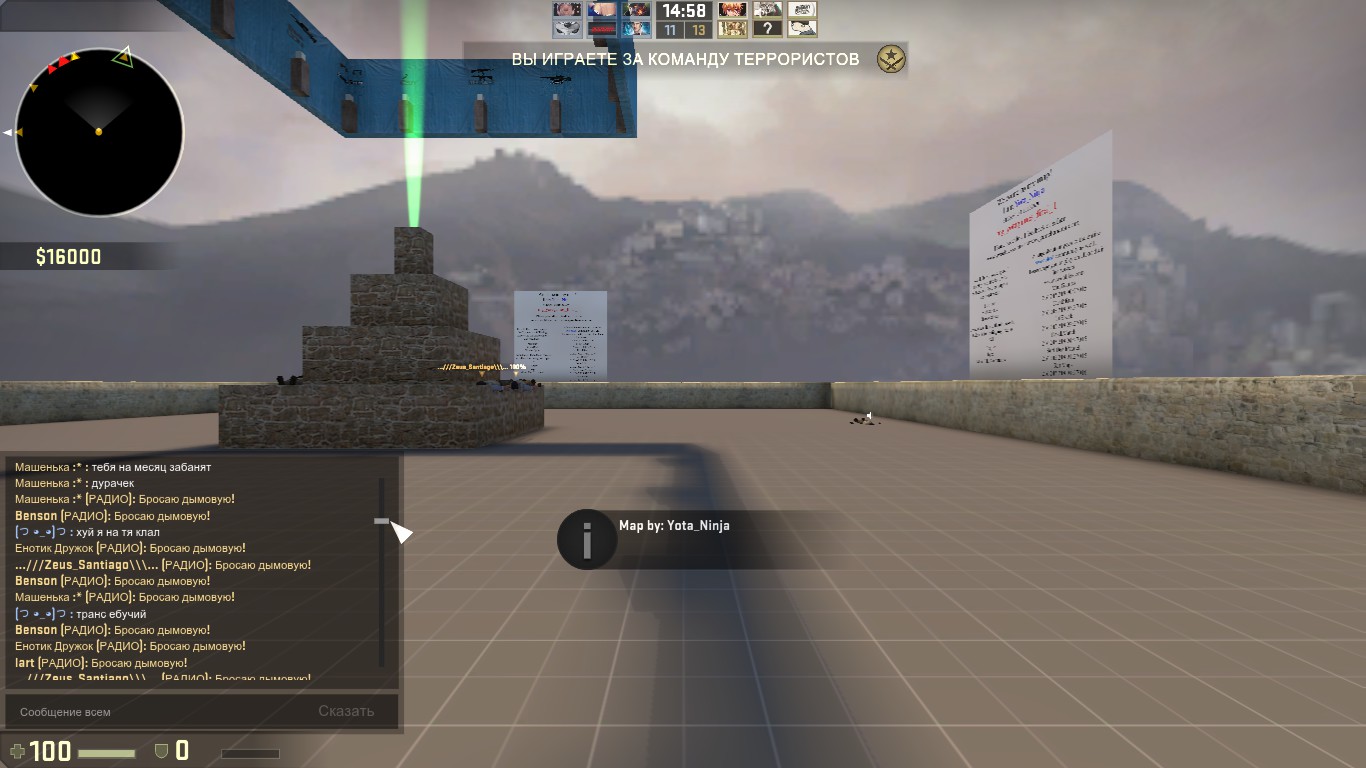Click Benson's name in the chat log
The width and height of the screenshot is (1366, 768).
coord(36,516)
